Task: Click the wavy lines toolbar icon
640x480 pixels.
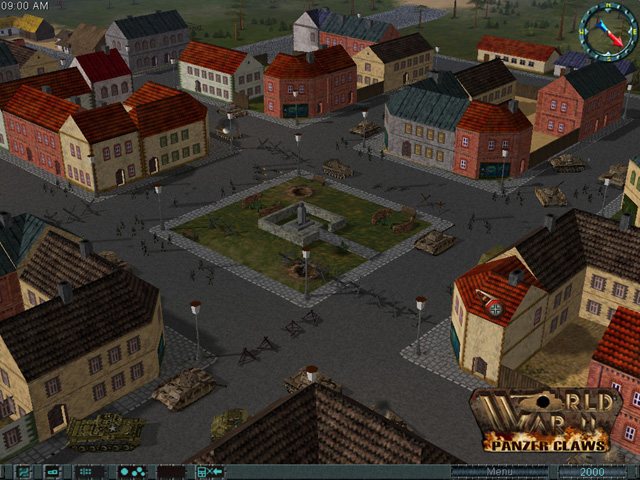Action: [21, 471]
